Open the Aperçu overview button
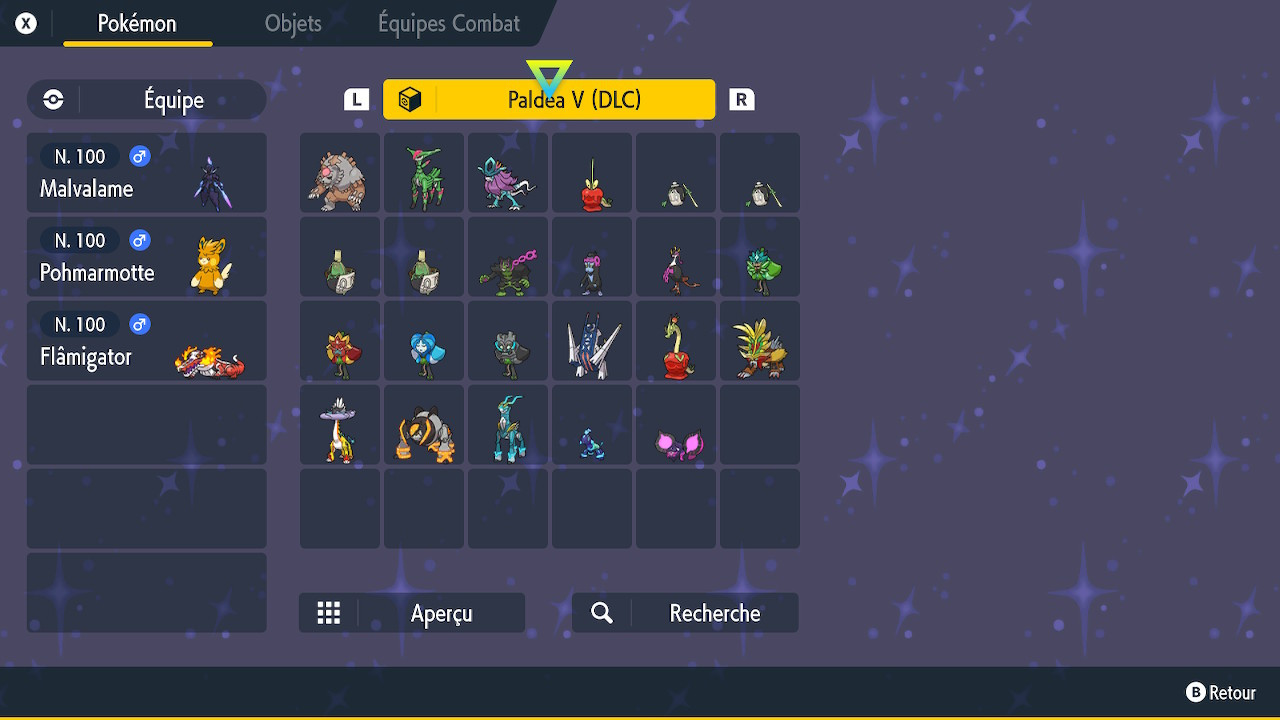 click(x=412, y=613)
